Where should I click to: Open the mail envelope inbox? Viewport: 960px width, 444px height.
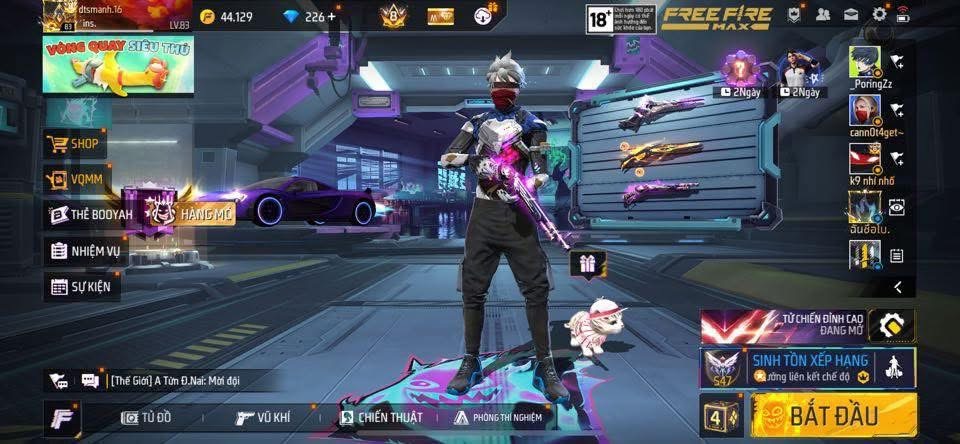pos(851,14)
